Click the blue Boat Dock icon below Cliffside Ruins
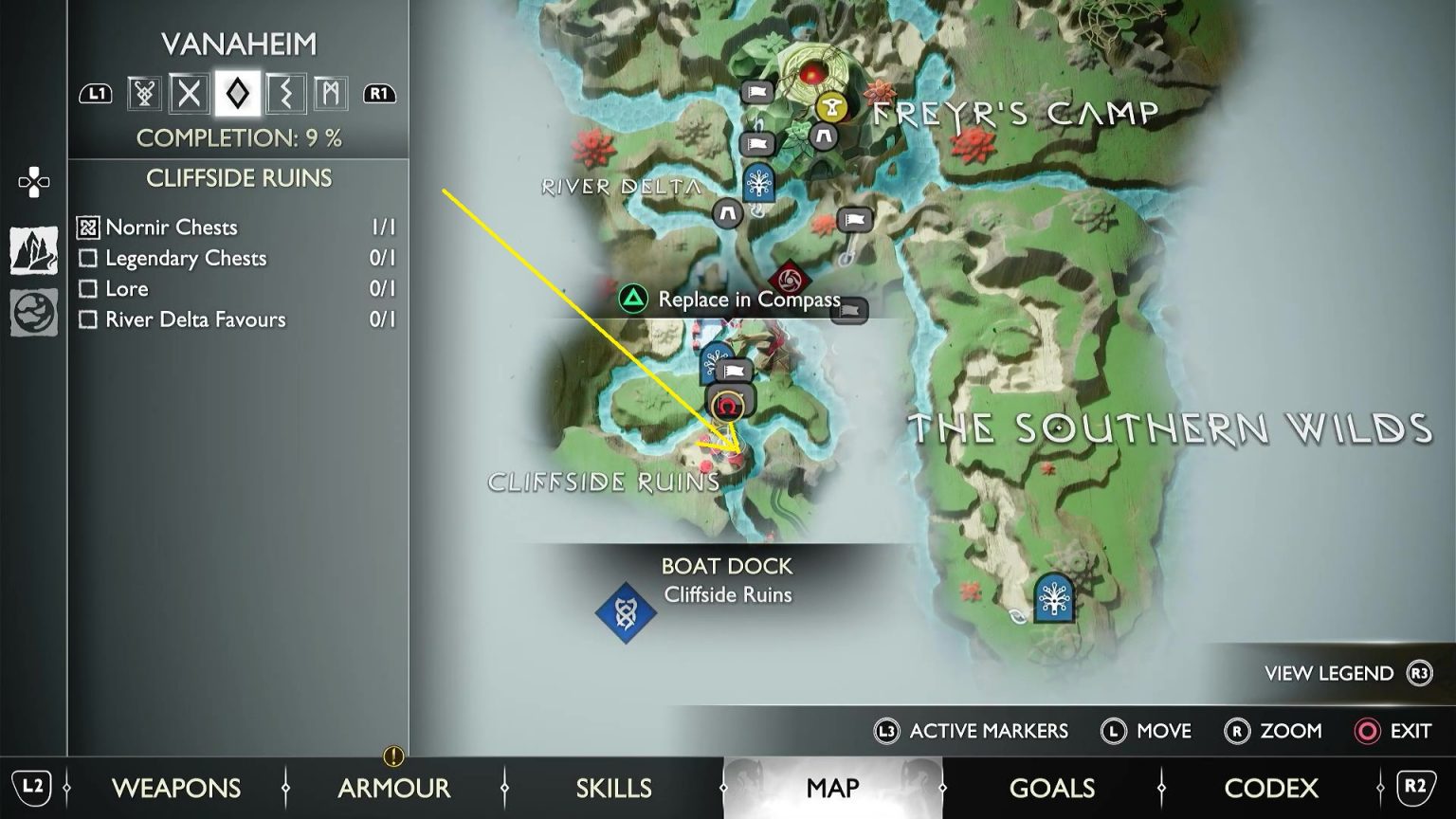Viewport: 1456px width, 819px height. (625, 611)
